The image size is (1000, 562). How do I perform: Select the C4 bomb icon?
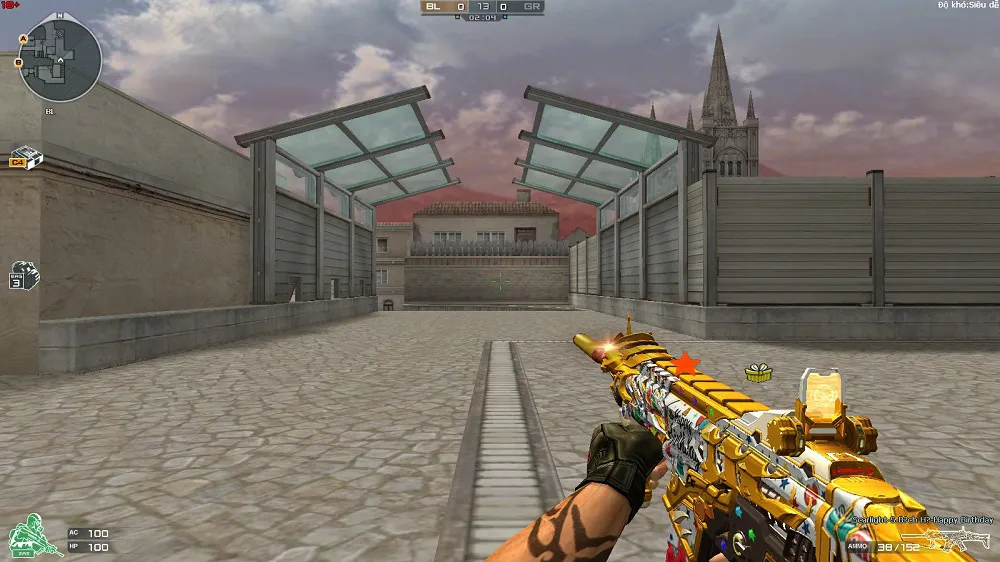24,157
